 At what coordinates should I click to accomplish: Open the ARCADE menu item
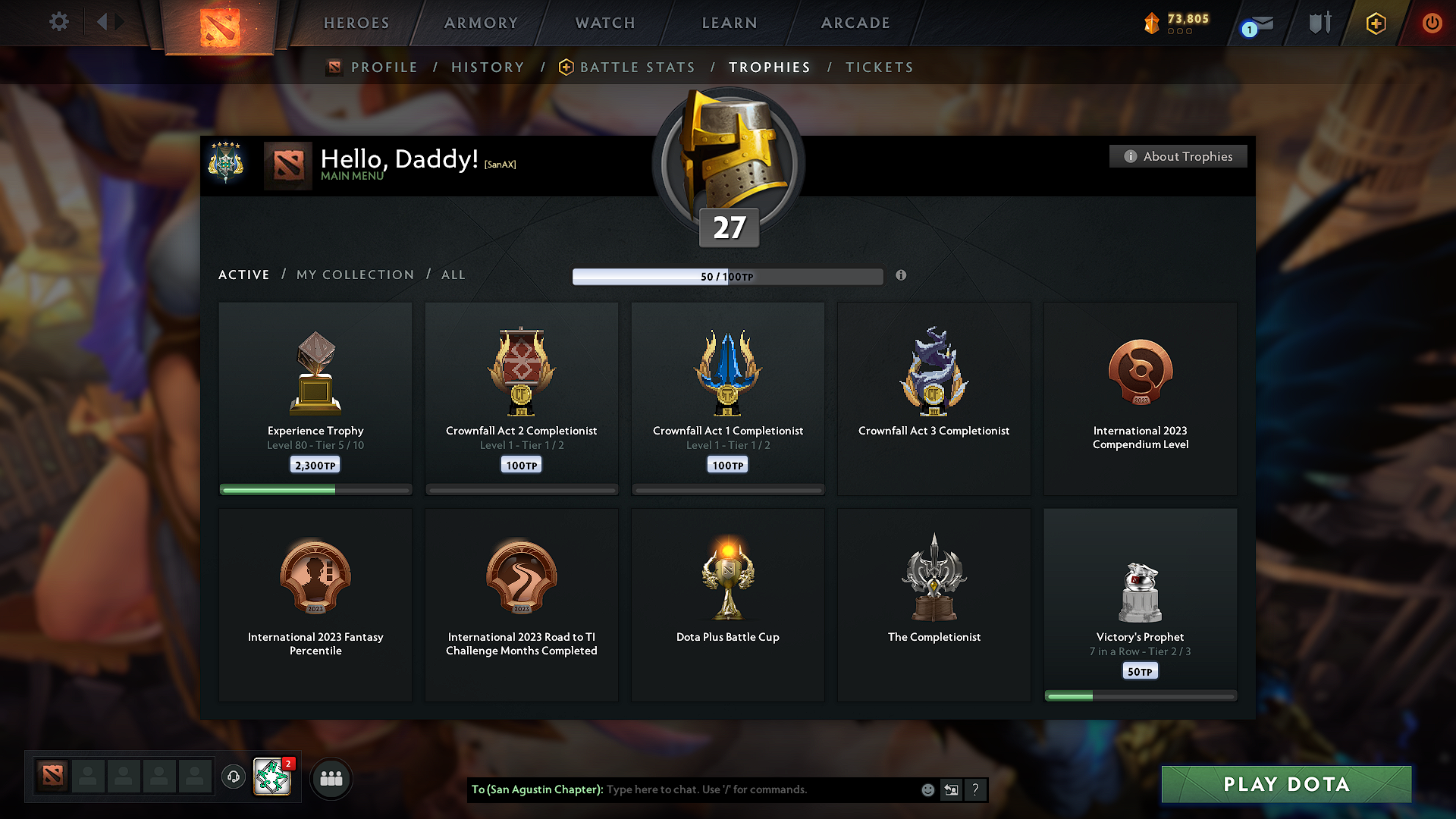(x=855, y=23)
